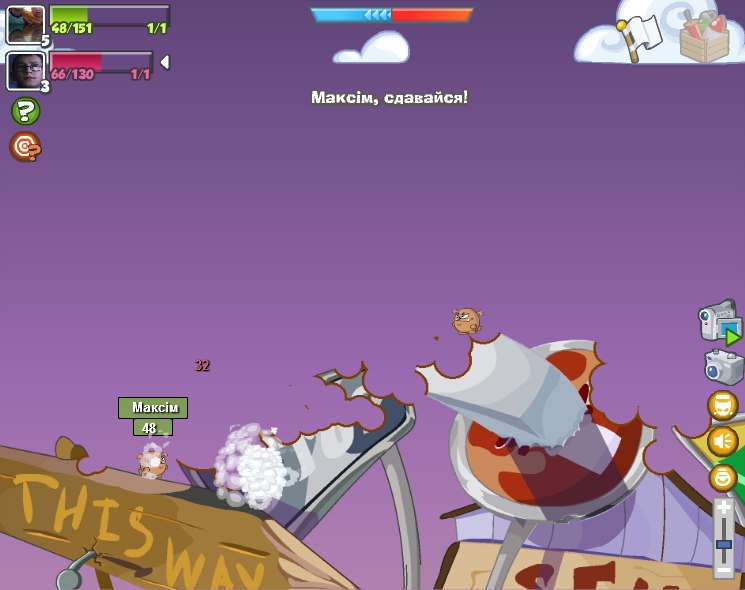Click the small round button above zoom
Screen dimensions: 745x590
(x=722, y=477)
